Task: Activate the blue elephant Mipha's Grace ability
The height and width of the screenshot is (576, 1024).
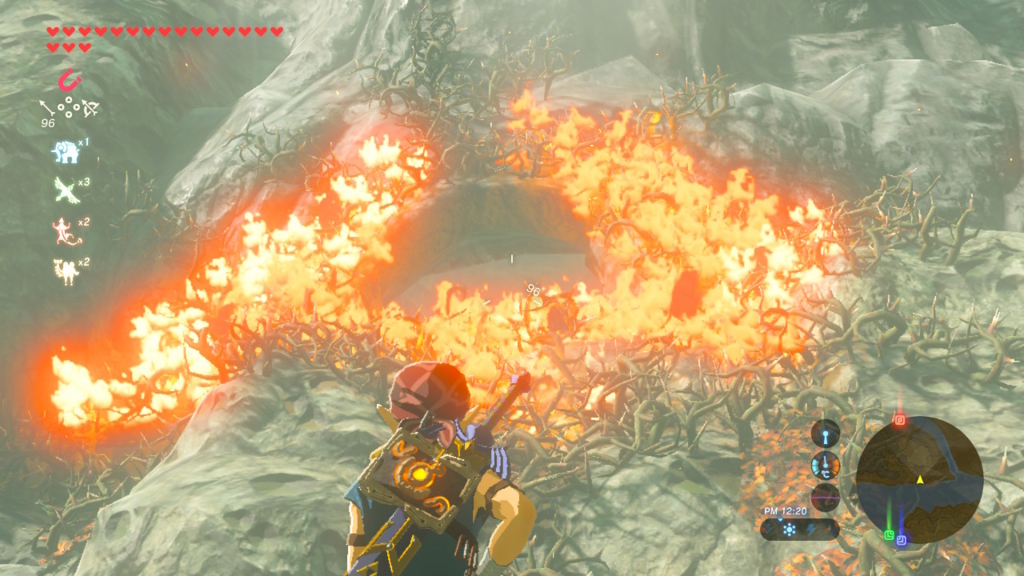Action: 65,151
